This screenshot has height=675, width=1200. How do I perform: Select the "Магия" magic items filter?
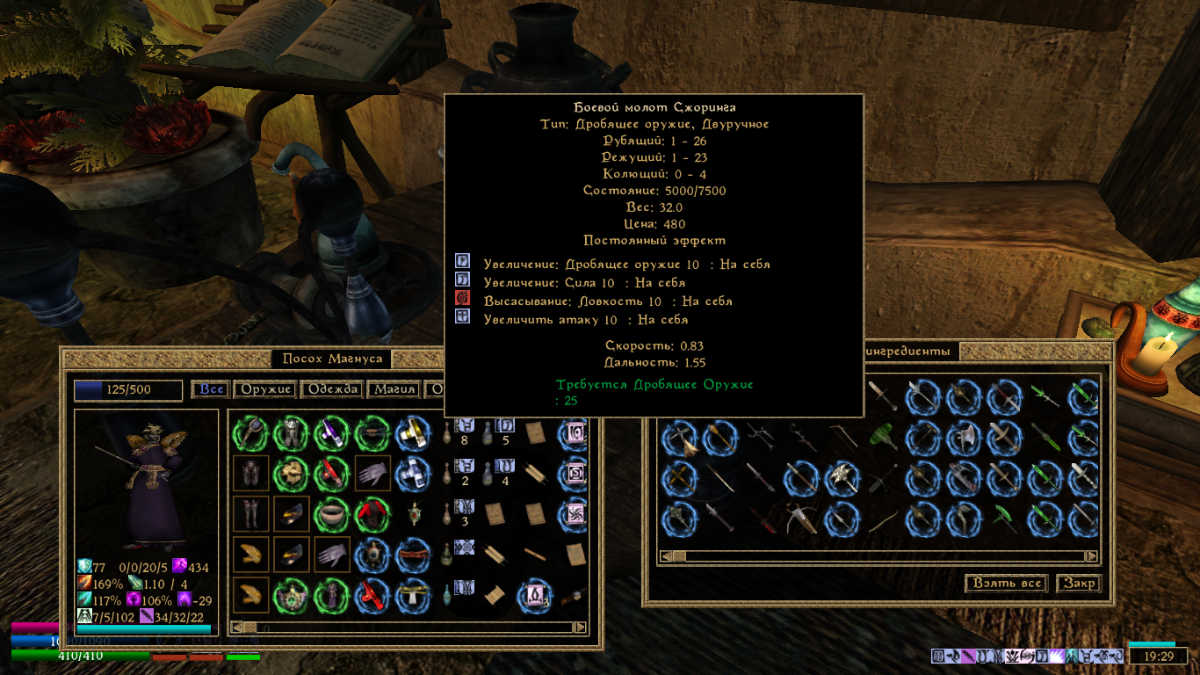pyautogui.click(x=392, y=389)
